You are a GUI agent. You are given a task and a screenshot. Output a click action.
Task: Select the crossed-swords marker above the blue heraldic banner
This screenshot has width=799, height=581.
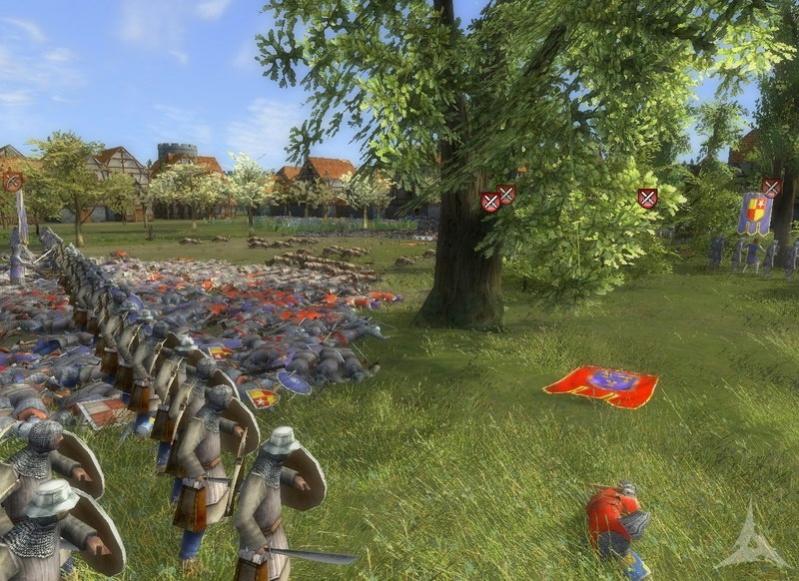point(771,187)
